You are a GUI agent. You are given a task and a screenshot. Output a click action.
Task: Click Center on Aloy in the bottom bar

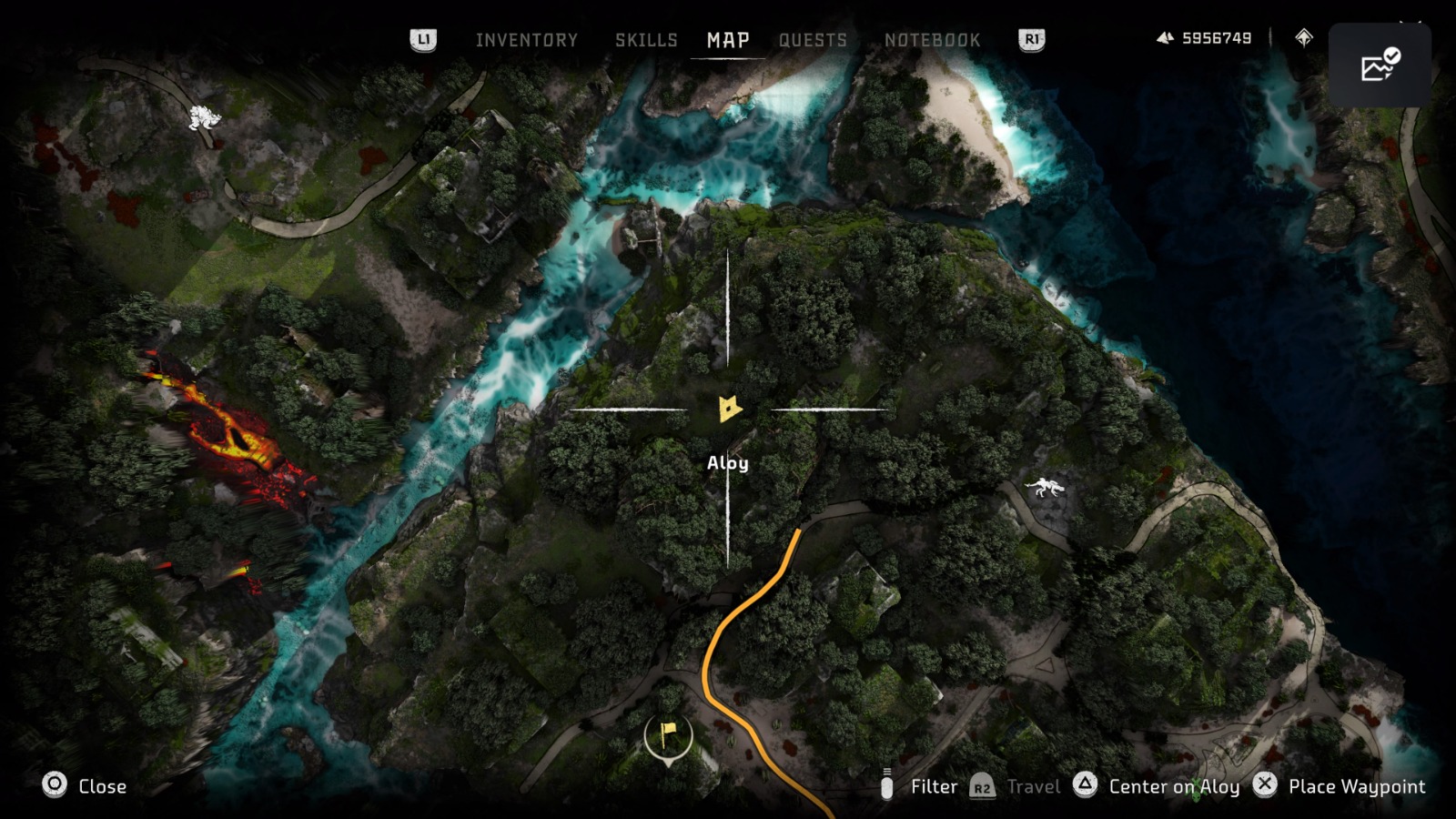pyautogui.click(x=1173, y=786)
